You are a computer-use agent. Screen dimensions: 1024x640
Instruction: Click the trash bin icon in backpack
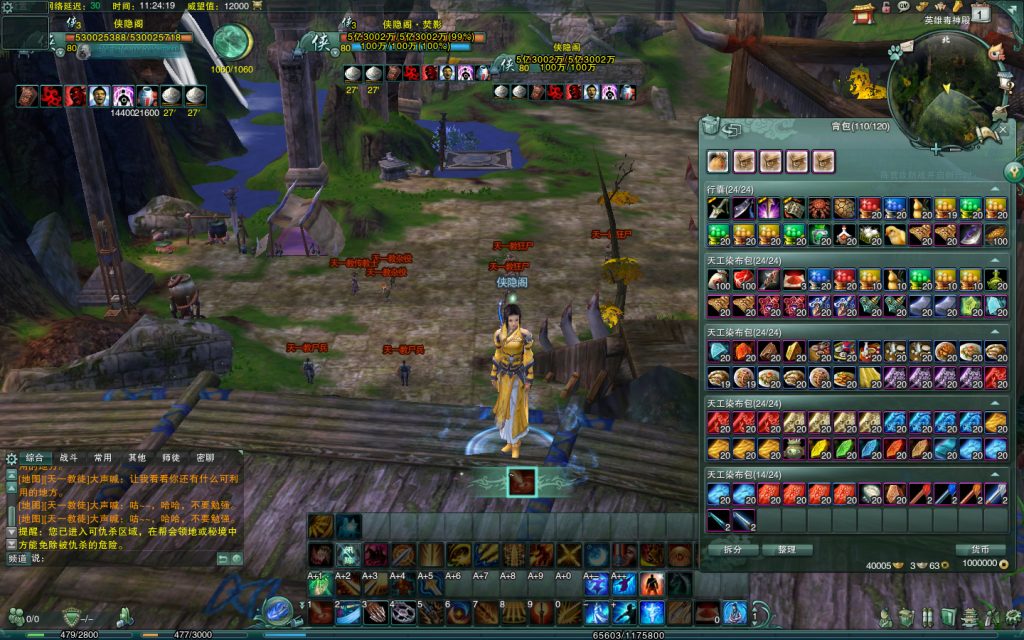pos(710,126)
